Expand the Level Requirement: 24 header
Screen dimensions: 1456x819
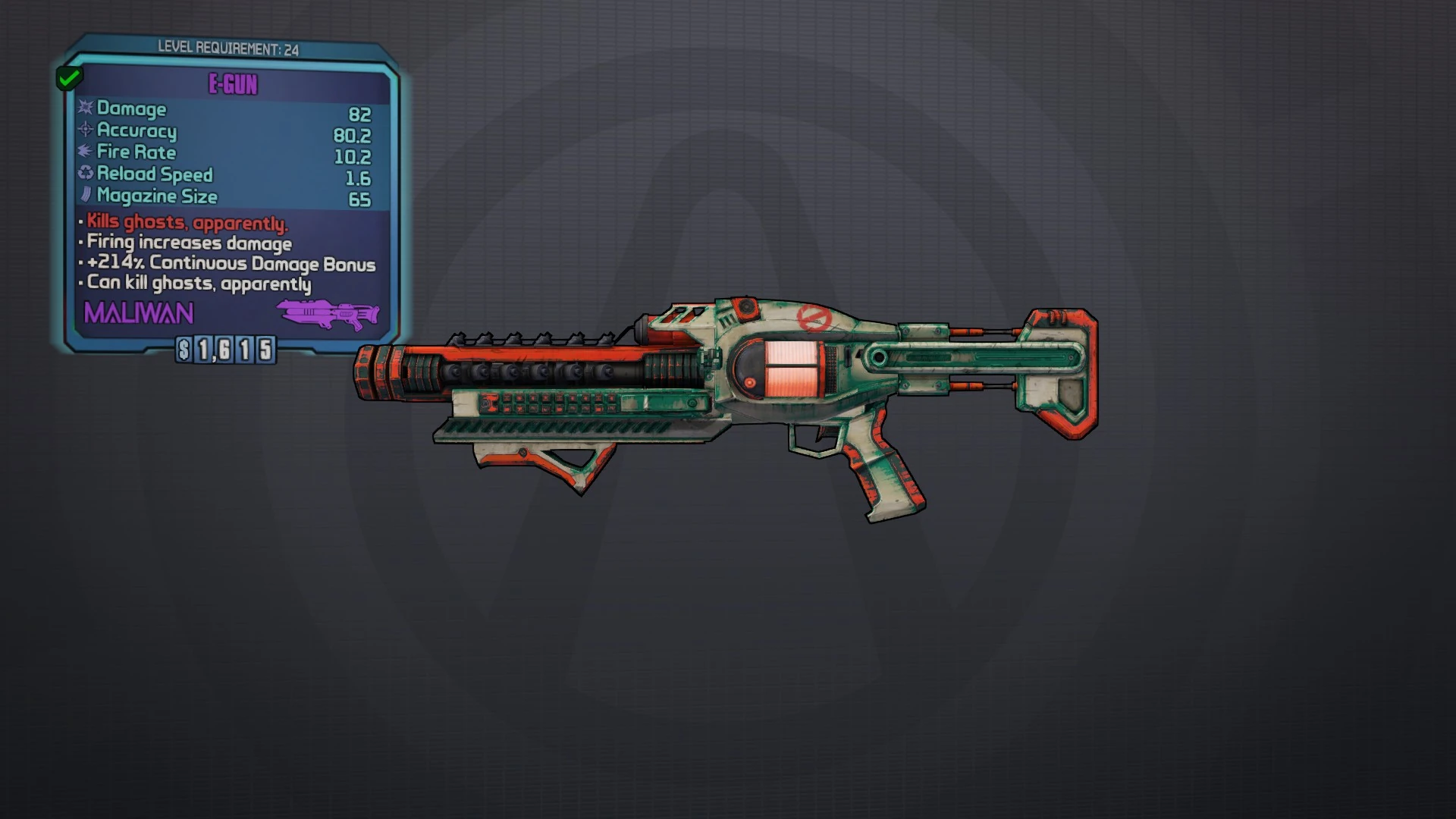227,47
